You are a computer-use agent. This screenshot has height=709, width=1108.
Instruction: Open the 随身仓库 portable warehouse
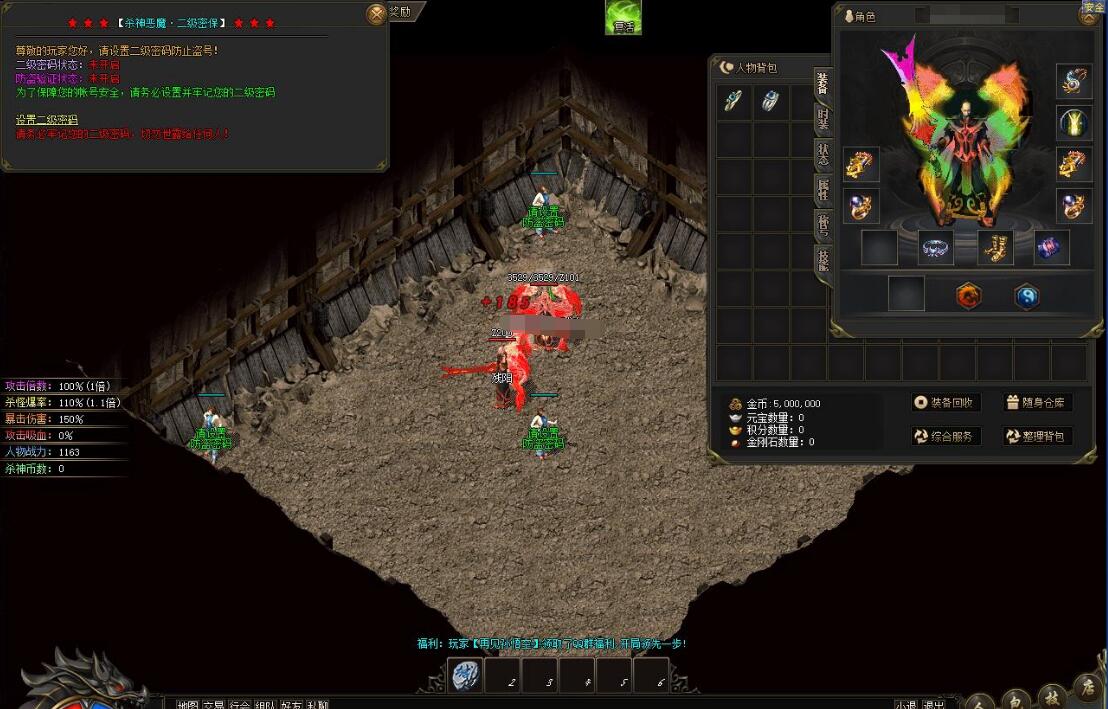(1036, 403)
